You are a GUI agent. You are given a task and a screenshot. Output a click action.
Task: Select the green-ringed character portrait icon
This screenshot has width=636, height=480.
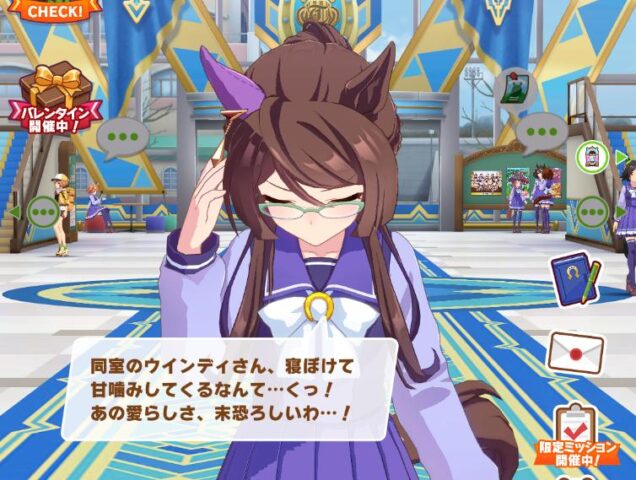click(x=591, y=156)
